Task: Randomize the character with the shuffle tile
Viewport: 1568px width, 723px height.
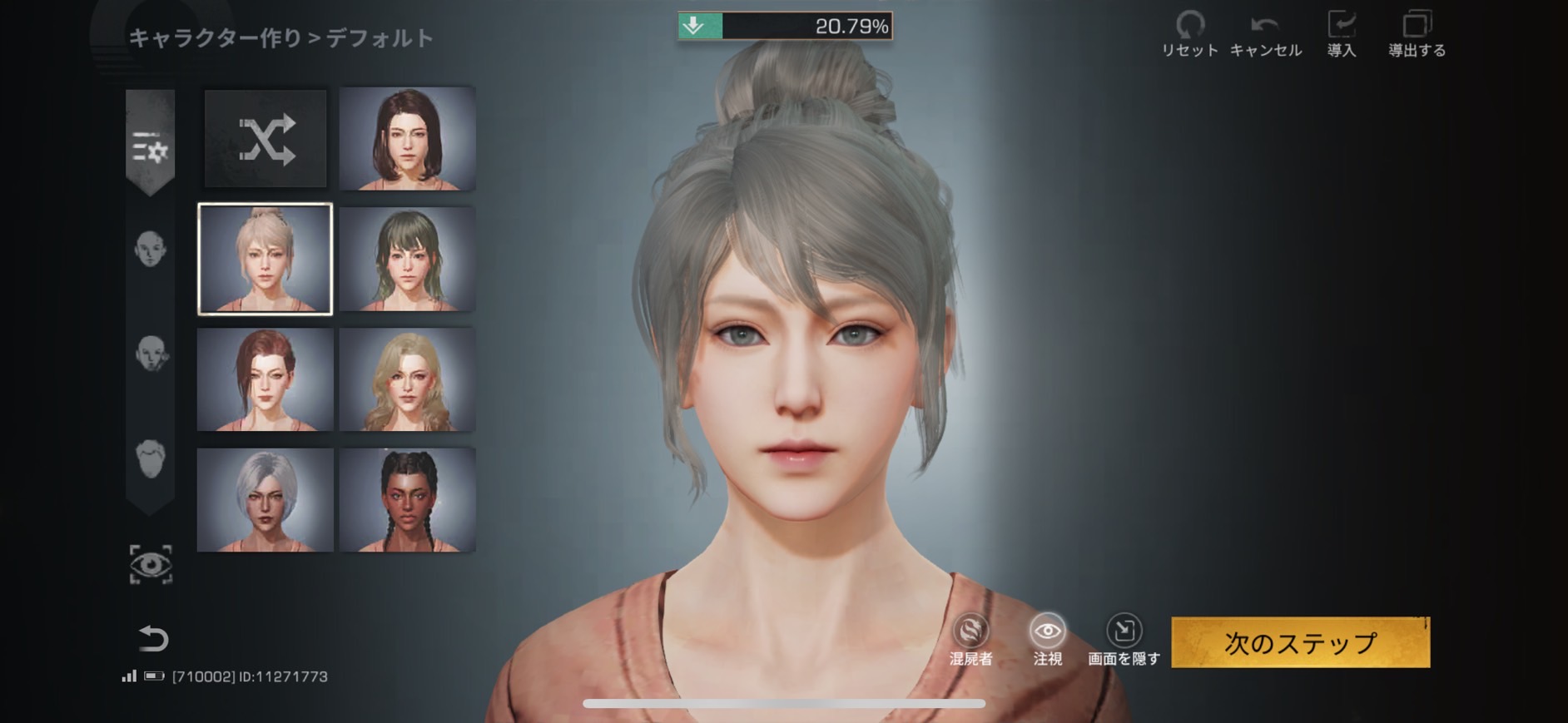Action: coord(265,139)
